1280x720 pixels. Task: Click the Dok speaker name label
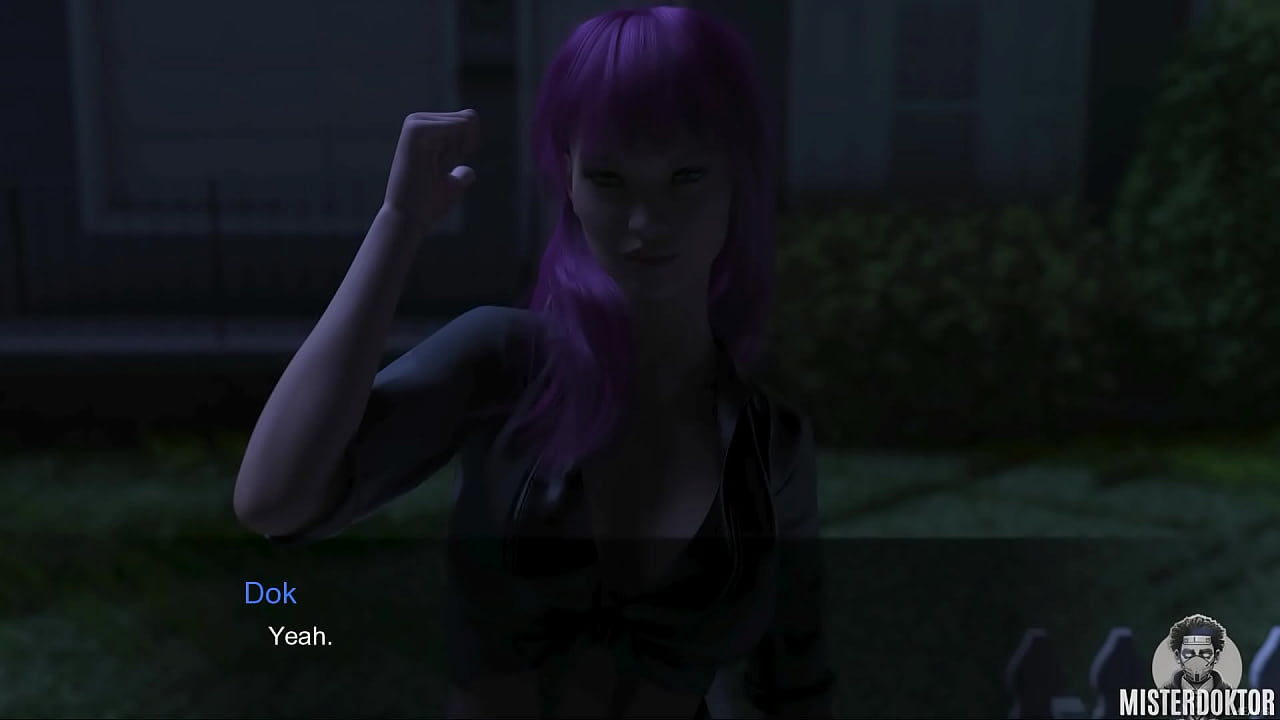tap(271, 594)
